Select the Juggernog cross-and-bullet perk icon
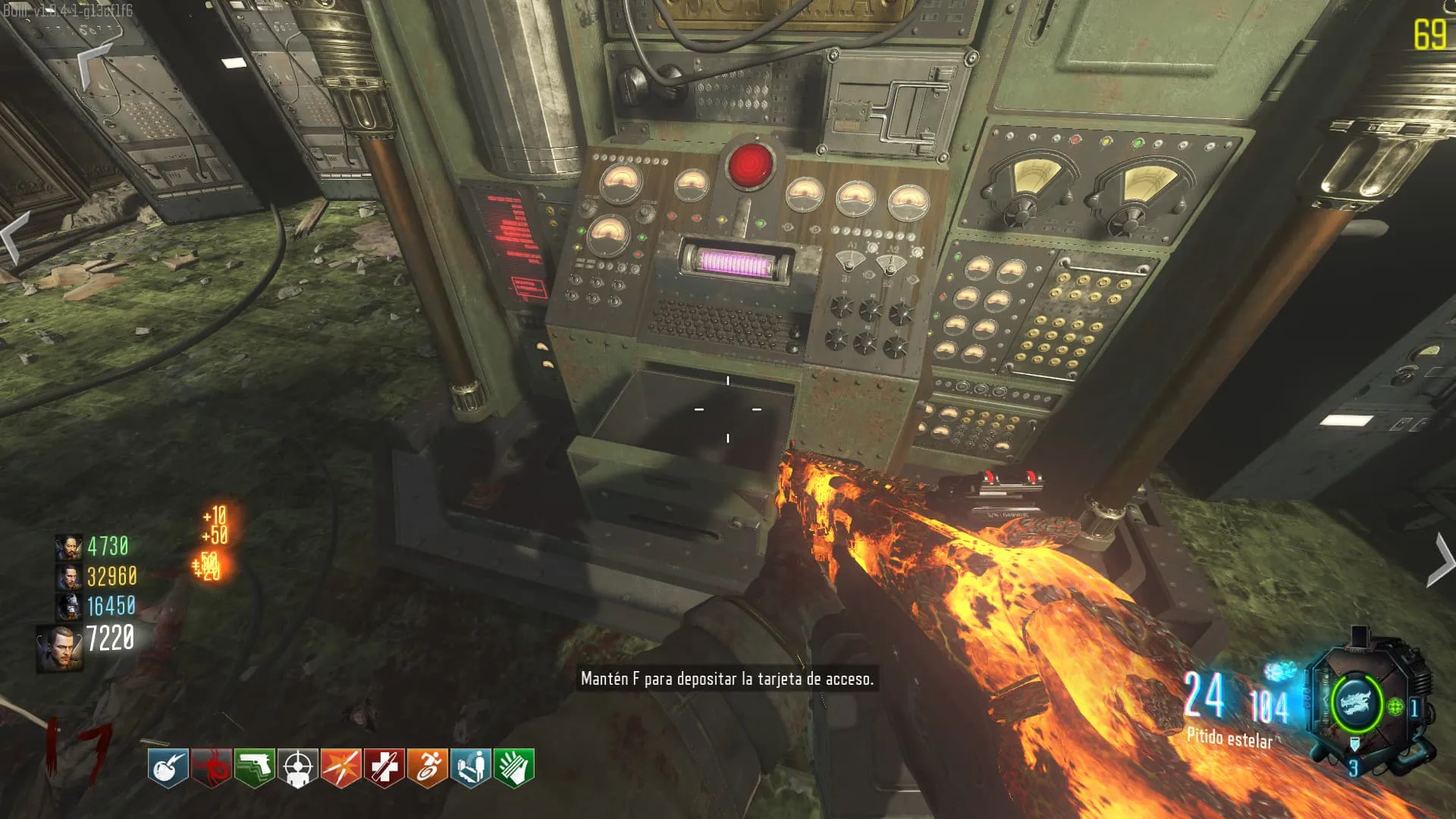The height and width of the screenshot is (819, 1456). pos(384,767)
